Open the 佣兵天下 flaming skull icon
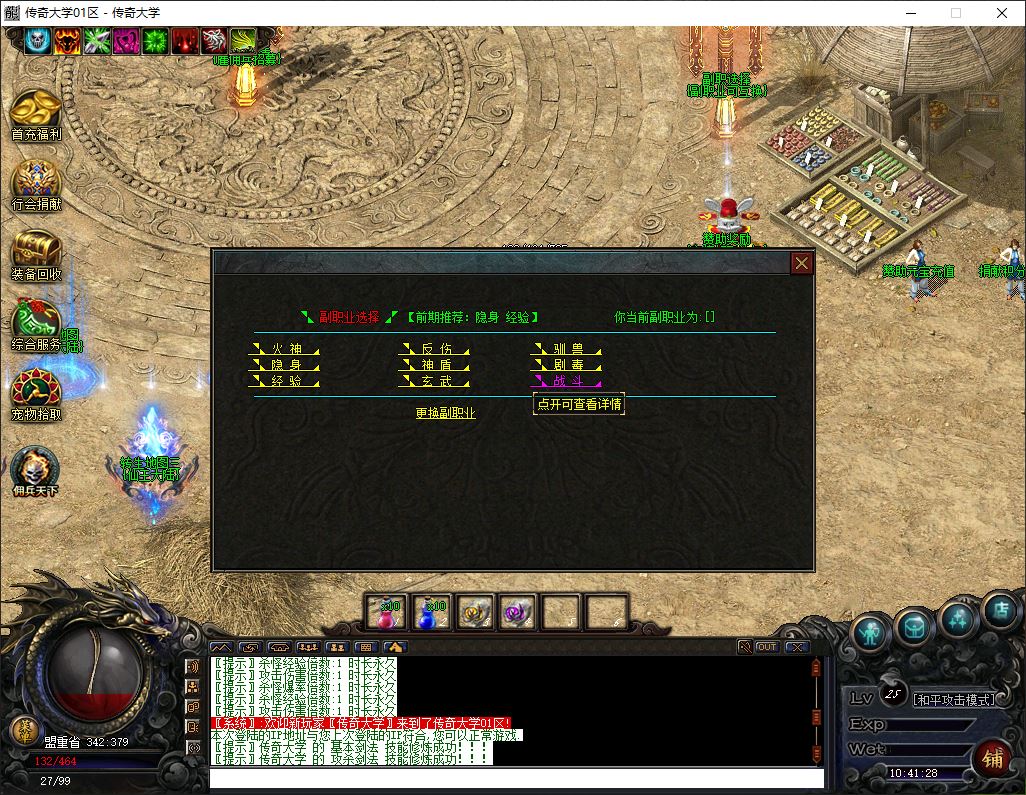The height and width of the screenshot is (795, 1026). pyautogui.click(x=36, y=470)
